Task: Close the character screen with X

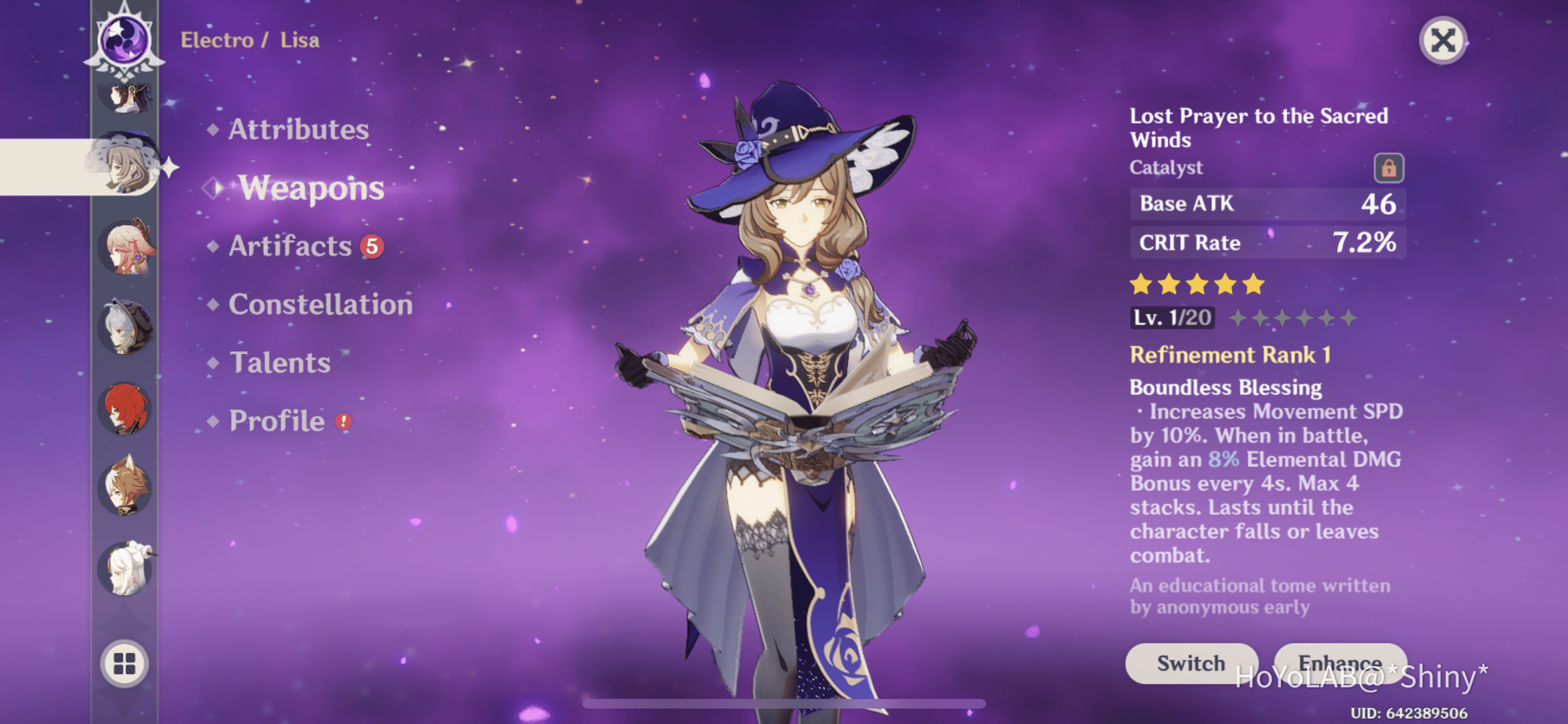Action: click(x=1443, y=41)
